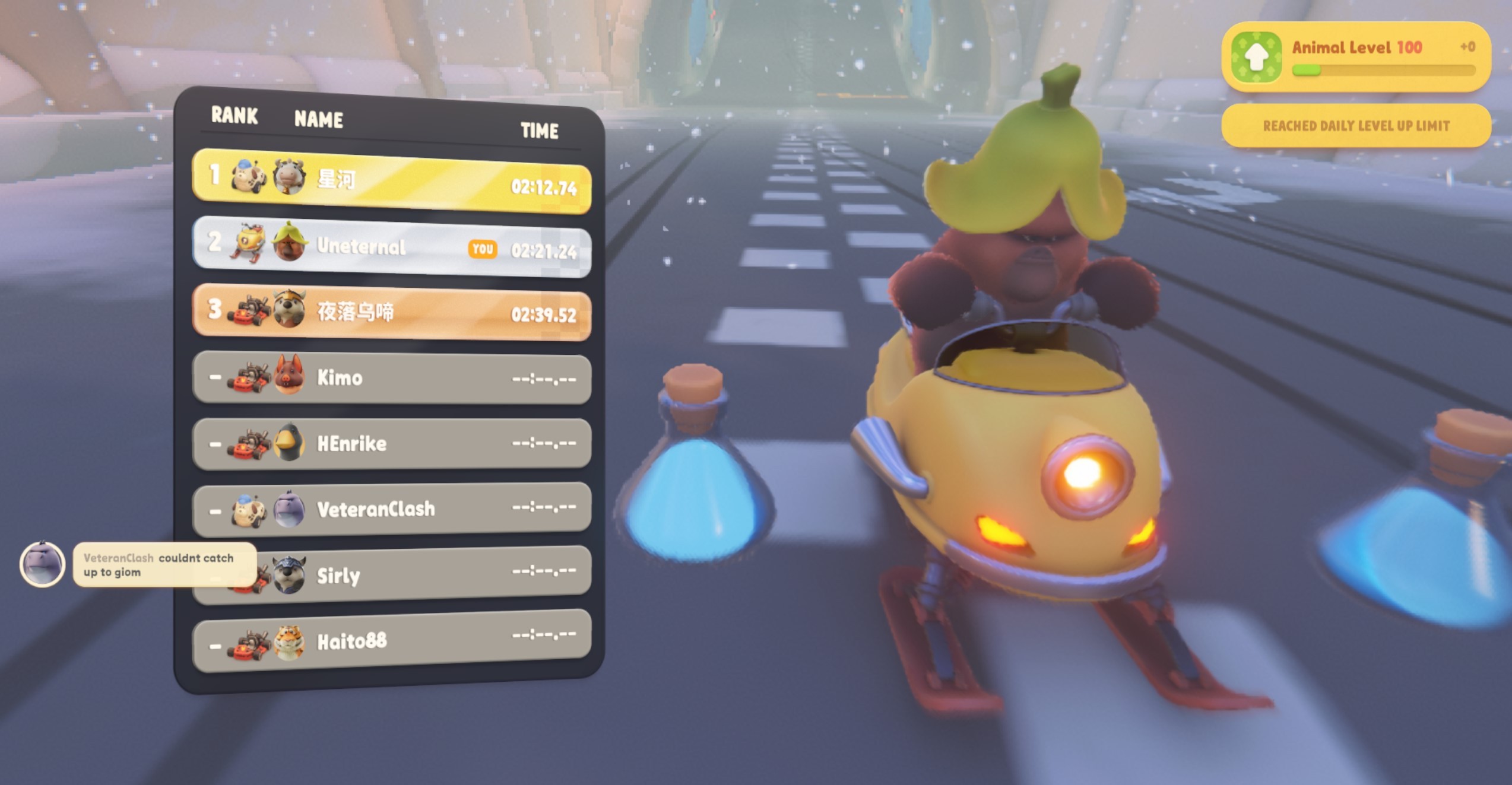Select first-place player 星河 row
Image resolution: width=1512 pixels, height=785 pixels.
click(x=392, y=181)
